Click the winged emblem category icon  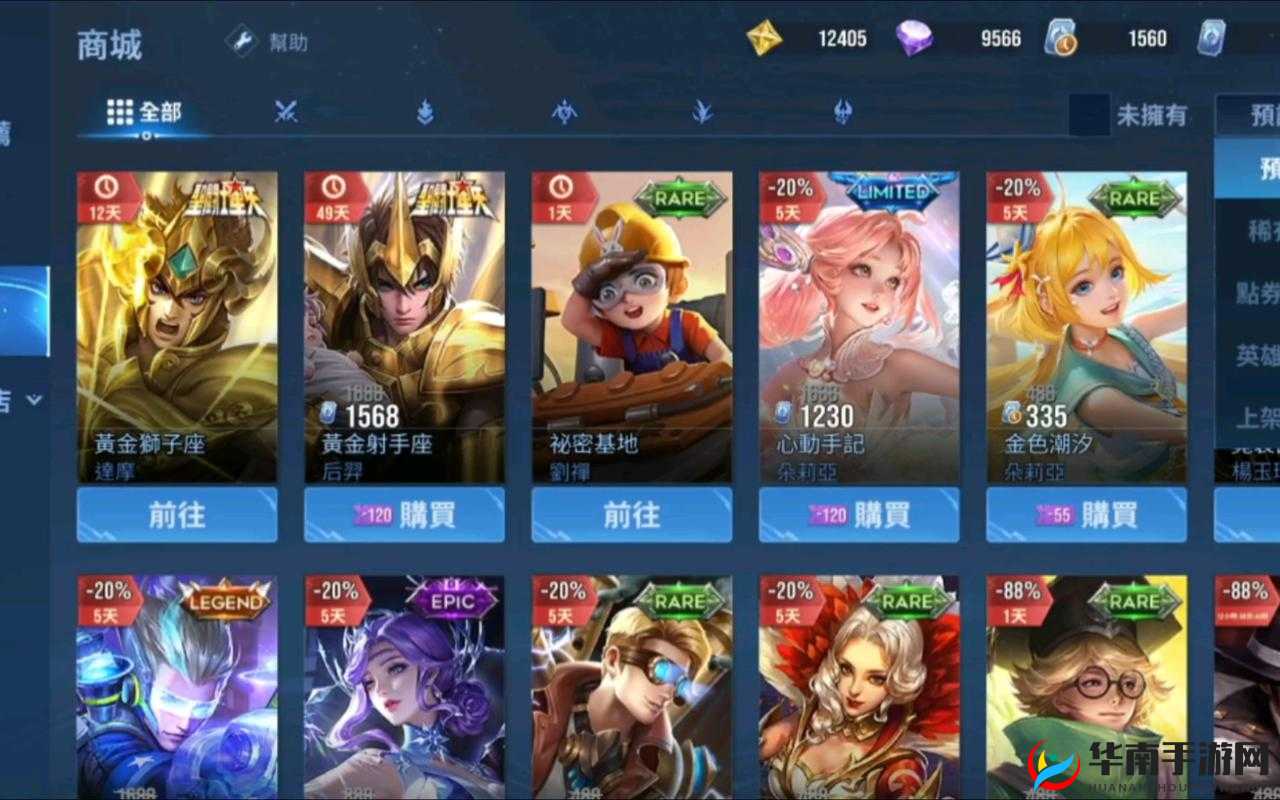pos(562,113)
